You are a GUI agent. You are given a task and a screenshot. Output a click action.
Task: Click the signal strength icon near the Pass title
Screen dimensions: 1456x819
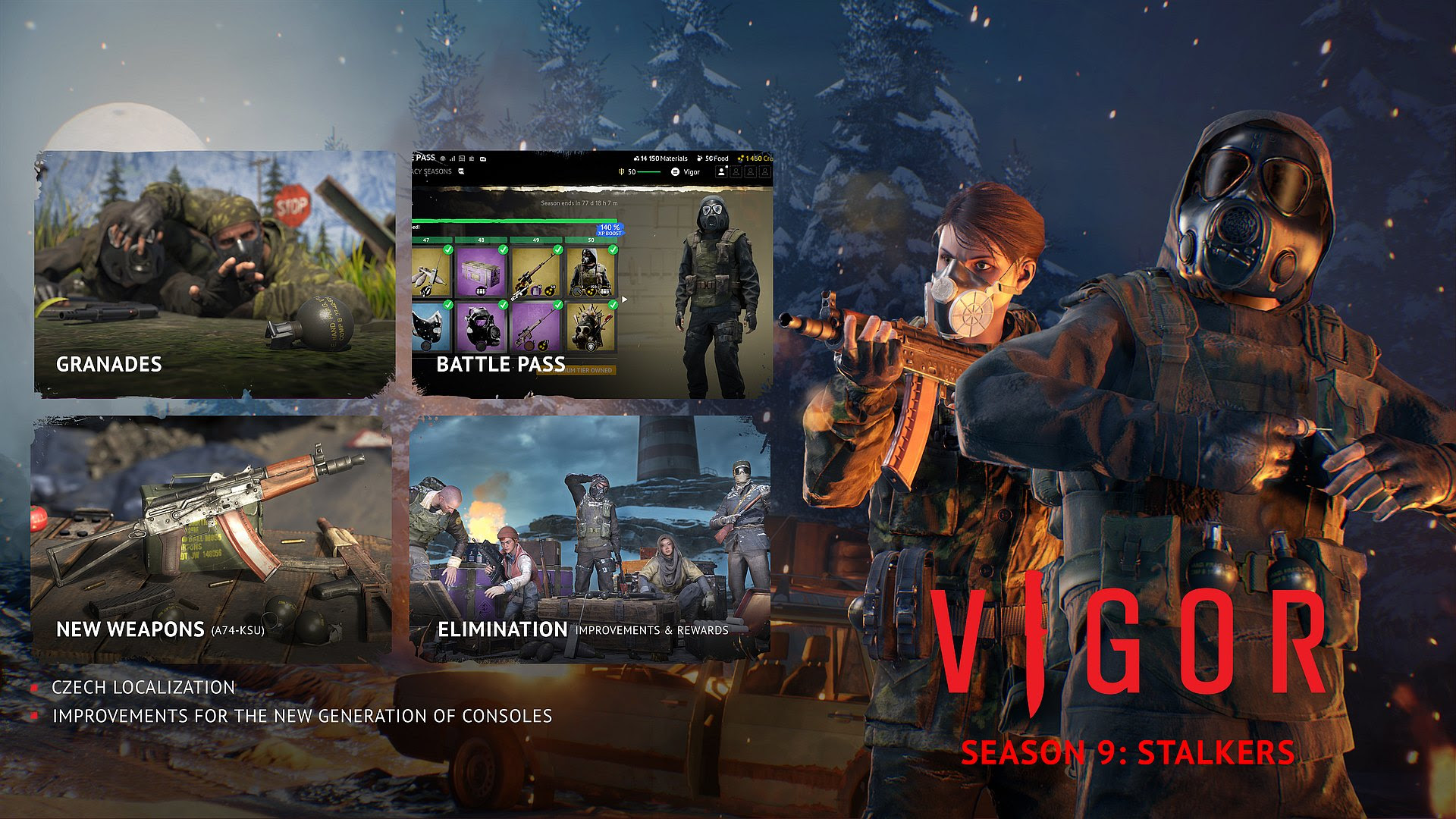pyautogui.click(x=452, y=159)
